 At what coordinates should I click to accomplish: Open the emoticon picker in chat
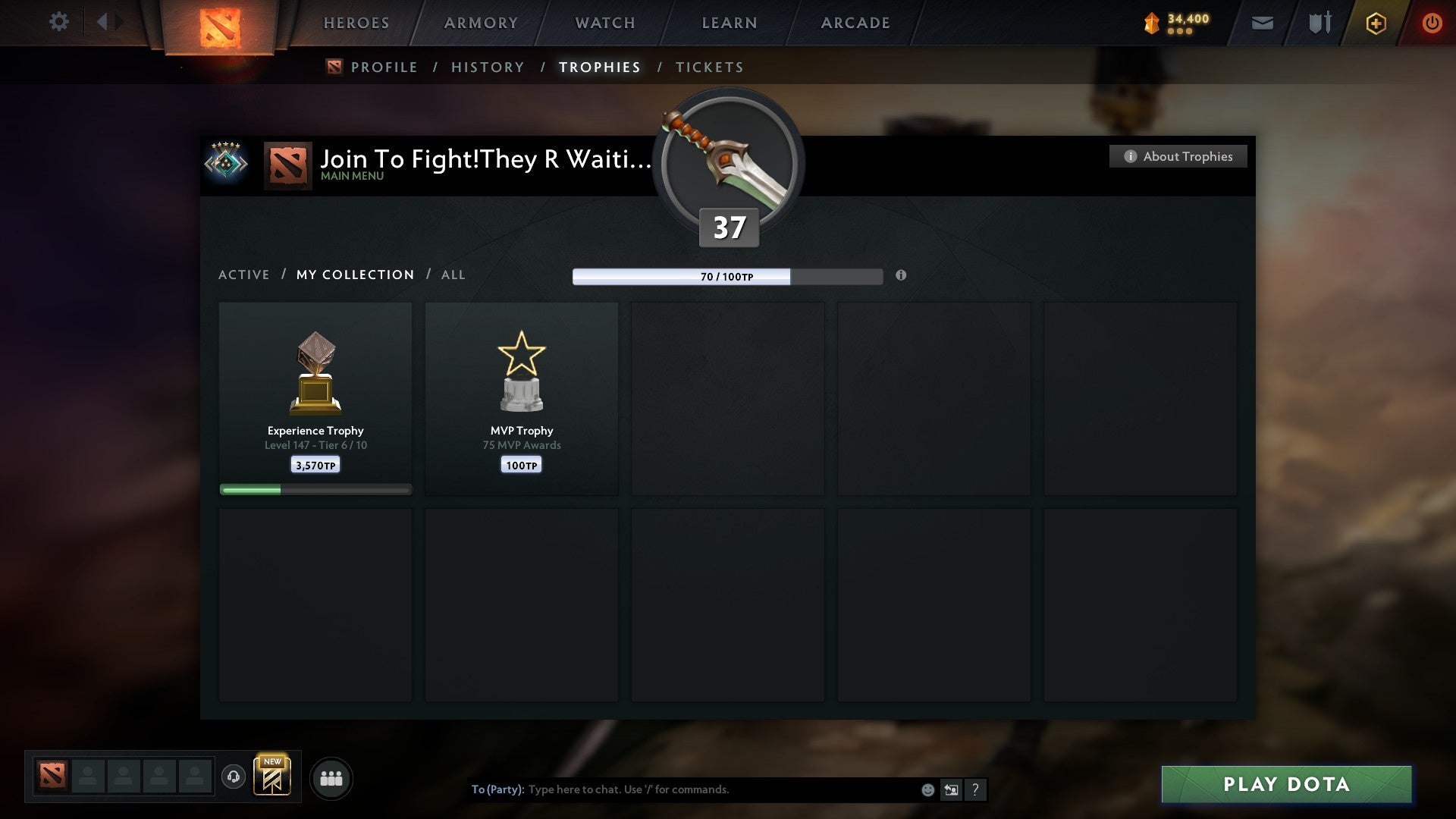pyautogui.click(x=927, y=789)
